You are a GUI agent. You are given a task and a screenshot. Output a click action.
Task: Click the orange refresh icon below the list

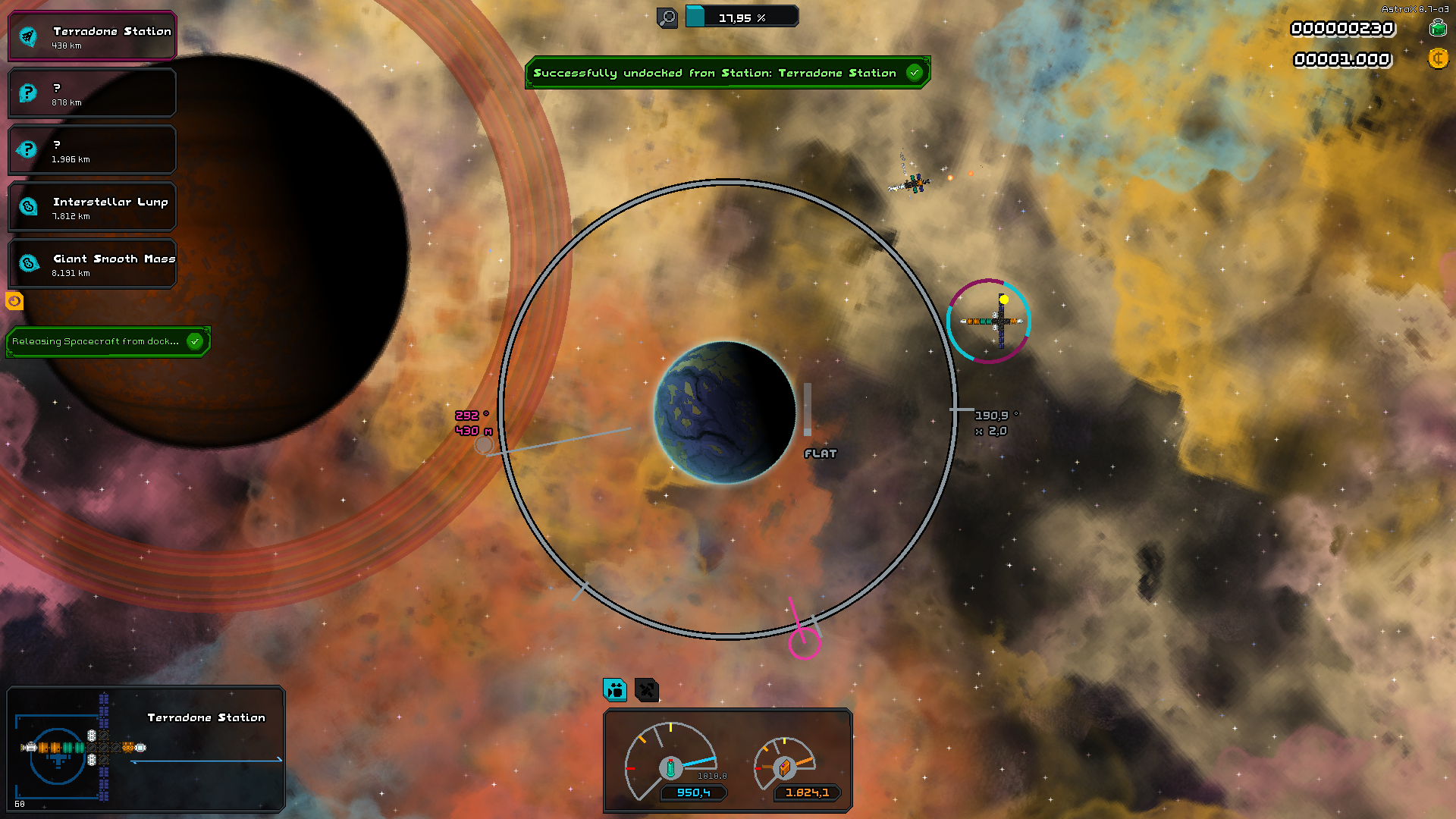14,301
